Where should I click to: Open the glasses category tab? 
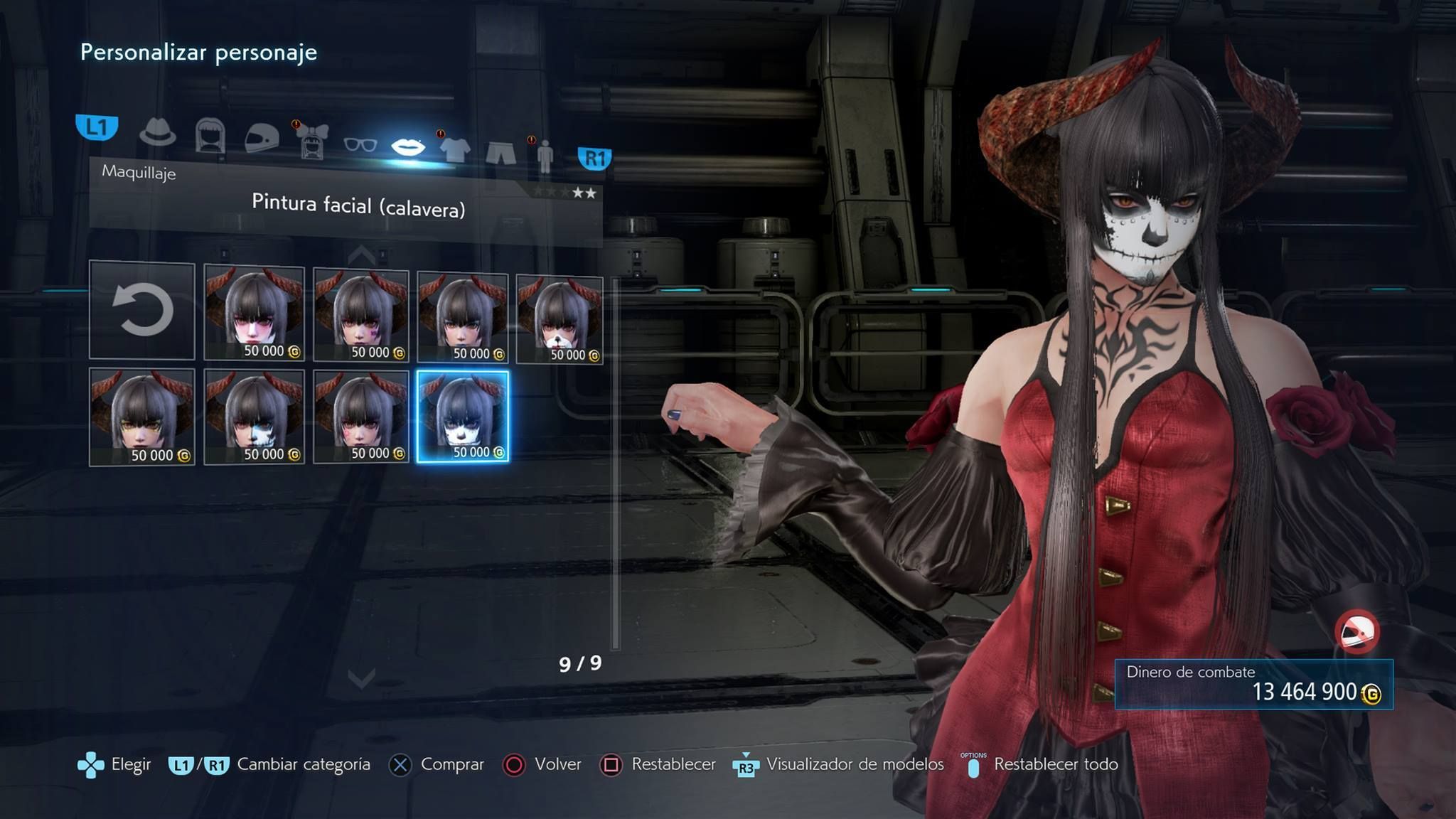[x=360, y=145]
